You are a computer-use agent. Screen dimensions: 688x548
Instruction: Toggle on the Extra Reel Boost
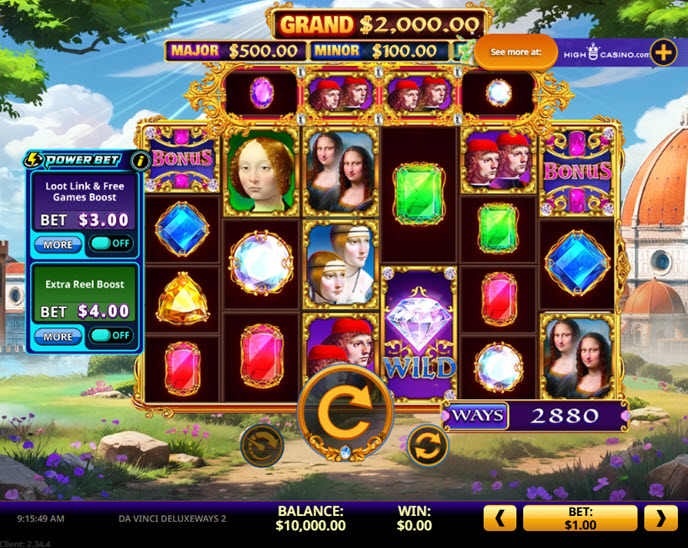coord(110,335)
